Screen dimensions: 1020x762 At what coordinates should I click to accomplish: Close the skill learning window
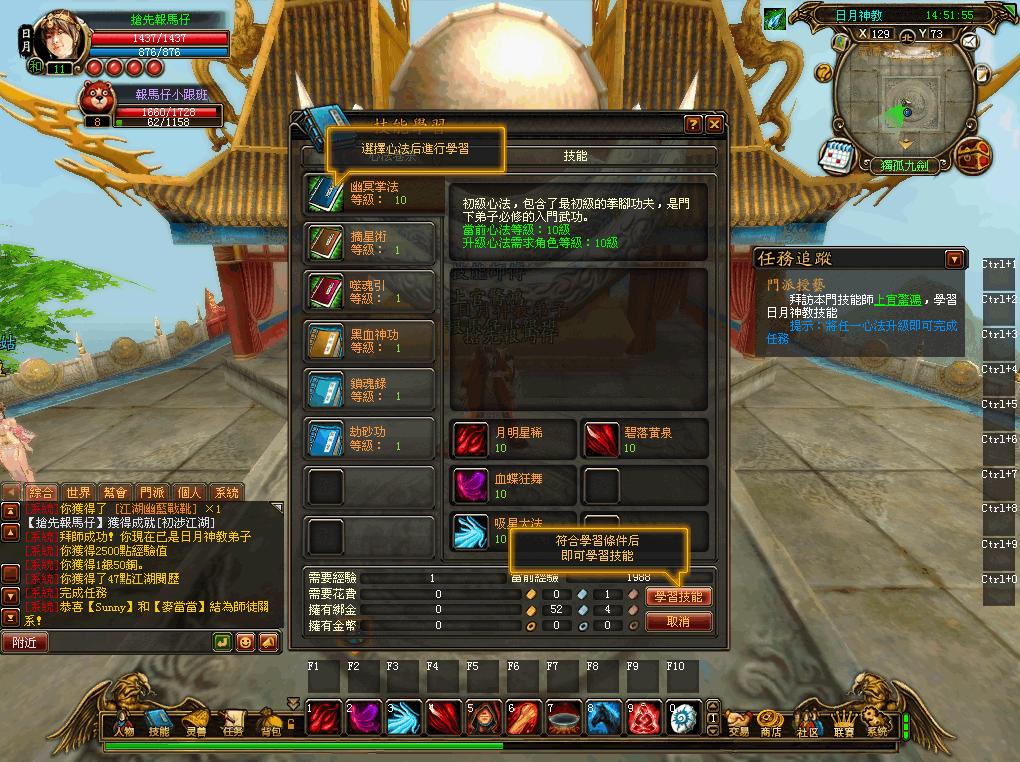coord(714,125)
